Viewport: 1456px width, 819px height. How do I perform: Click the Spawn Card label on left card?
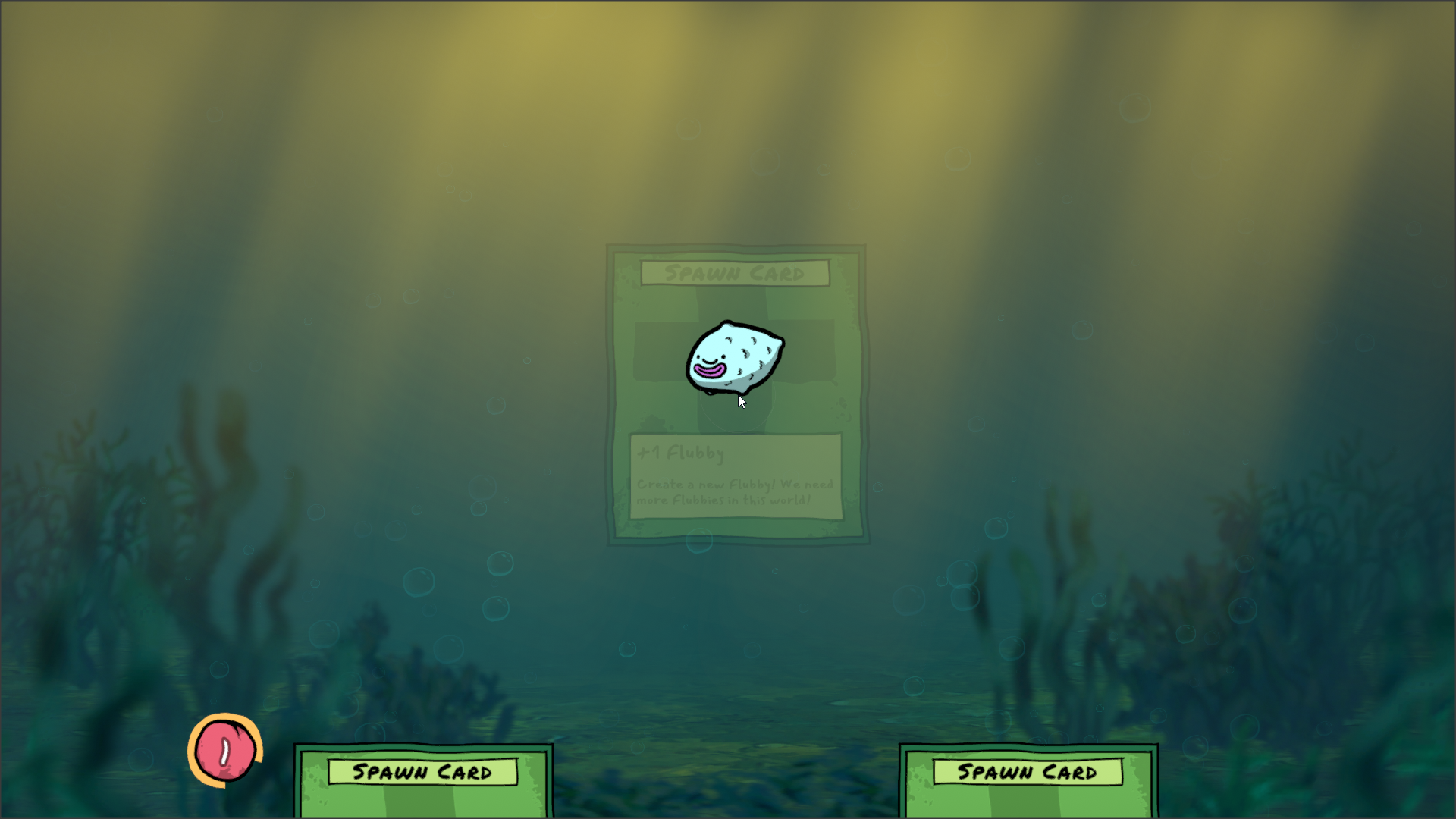click(422, 771)
